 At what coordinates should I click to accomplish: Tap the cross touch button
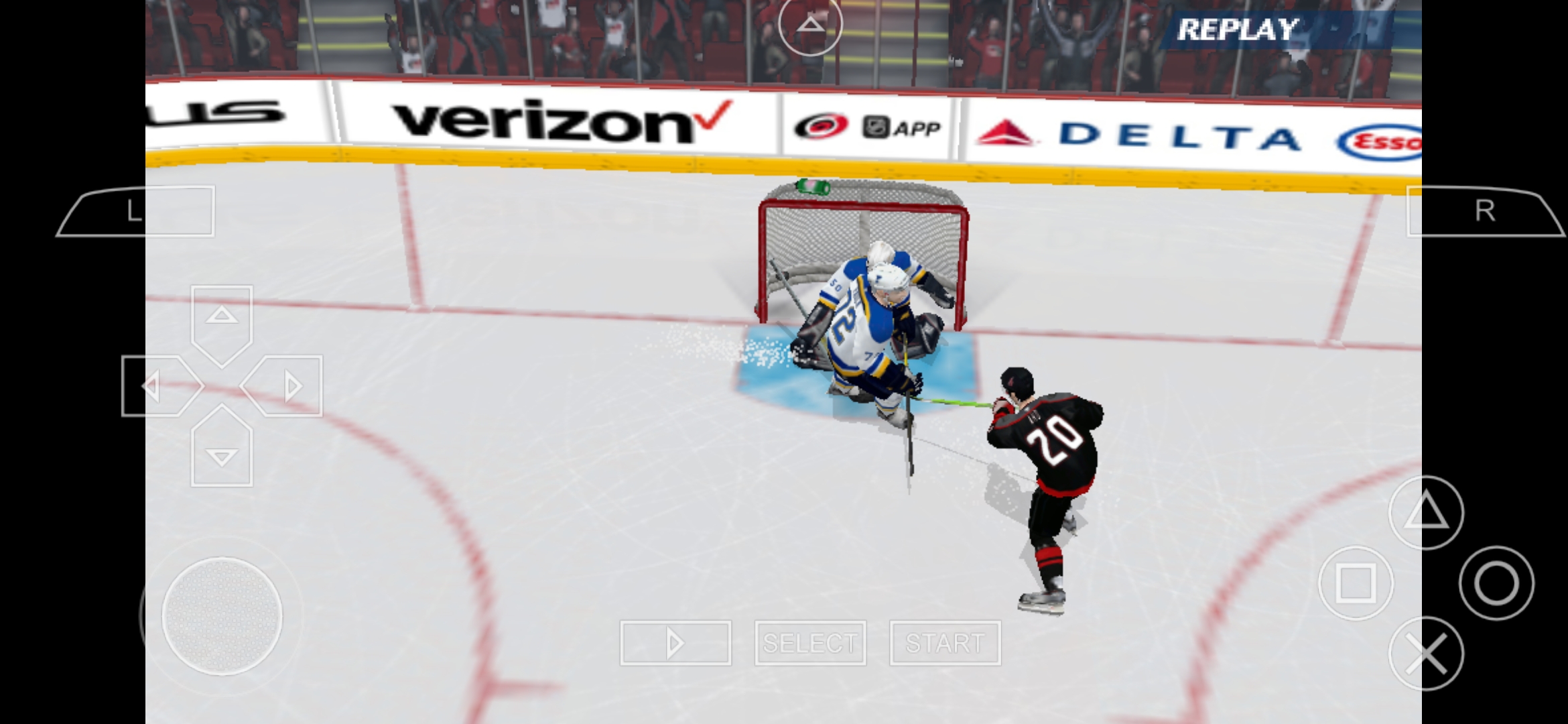(1426, 654)
